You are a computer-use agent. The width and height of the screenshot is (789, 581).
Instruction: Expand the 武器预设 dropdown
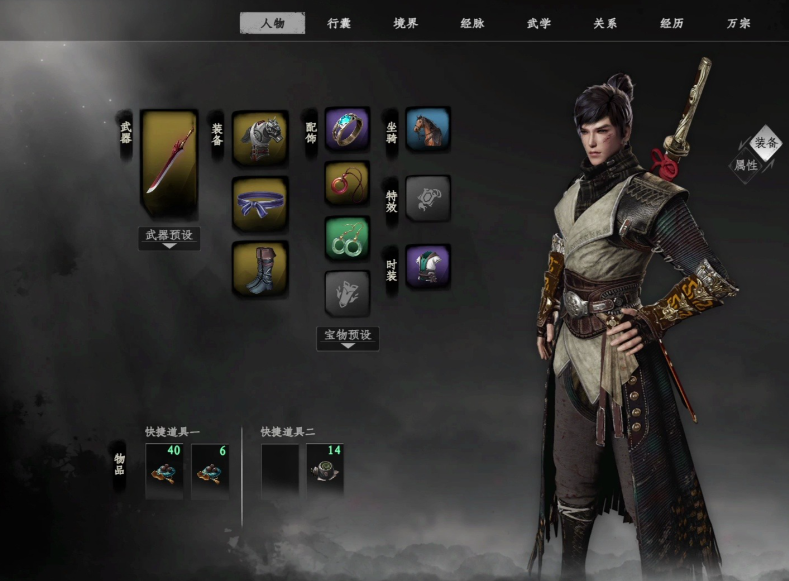coord(168,238)
